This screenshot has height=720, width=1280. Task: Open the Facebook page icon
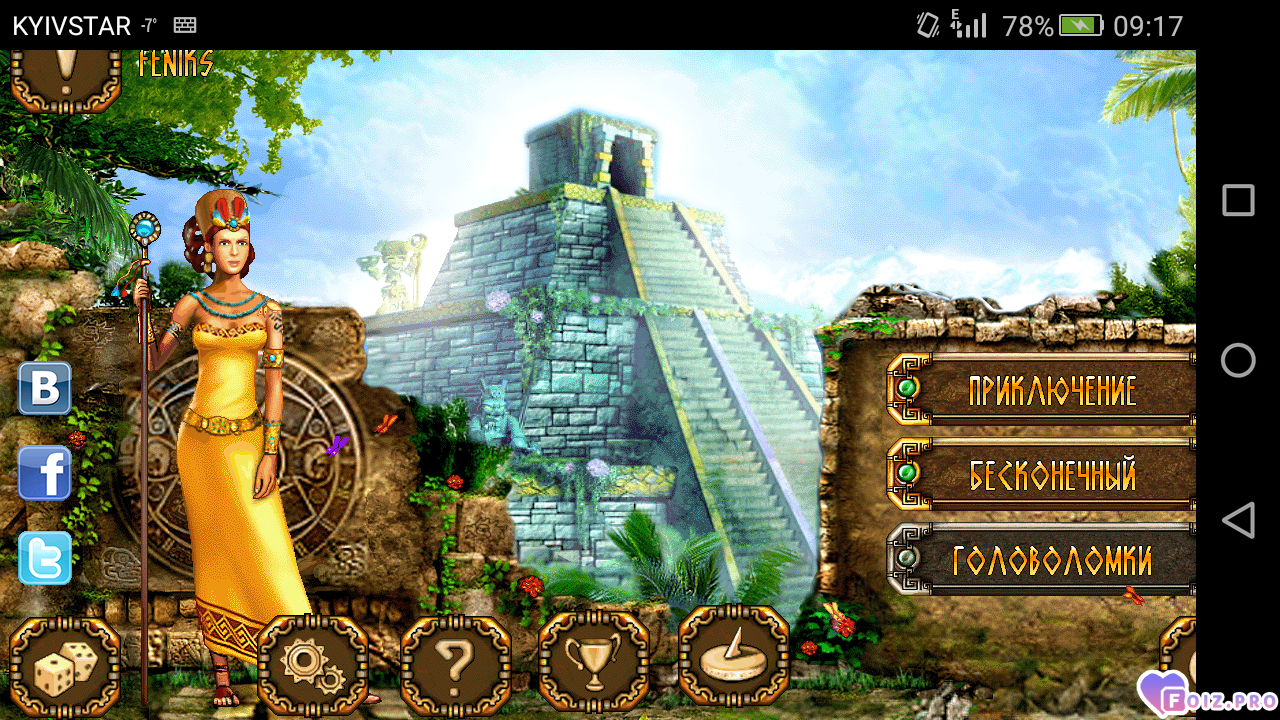[x=45, y=473]
